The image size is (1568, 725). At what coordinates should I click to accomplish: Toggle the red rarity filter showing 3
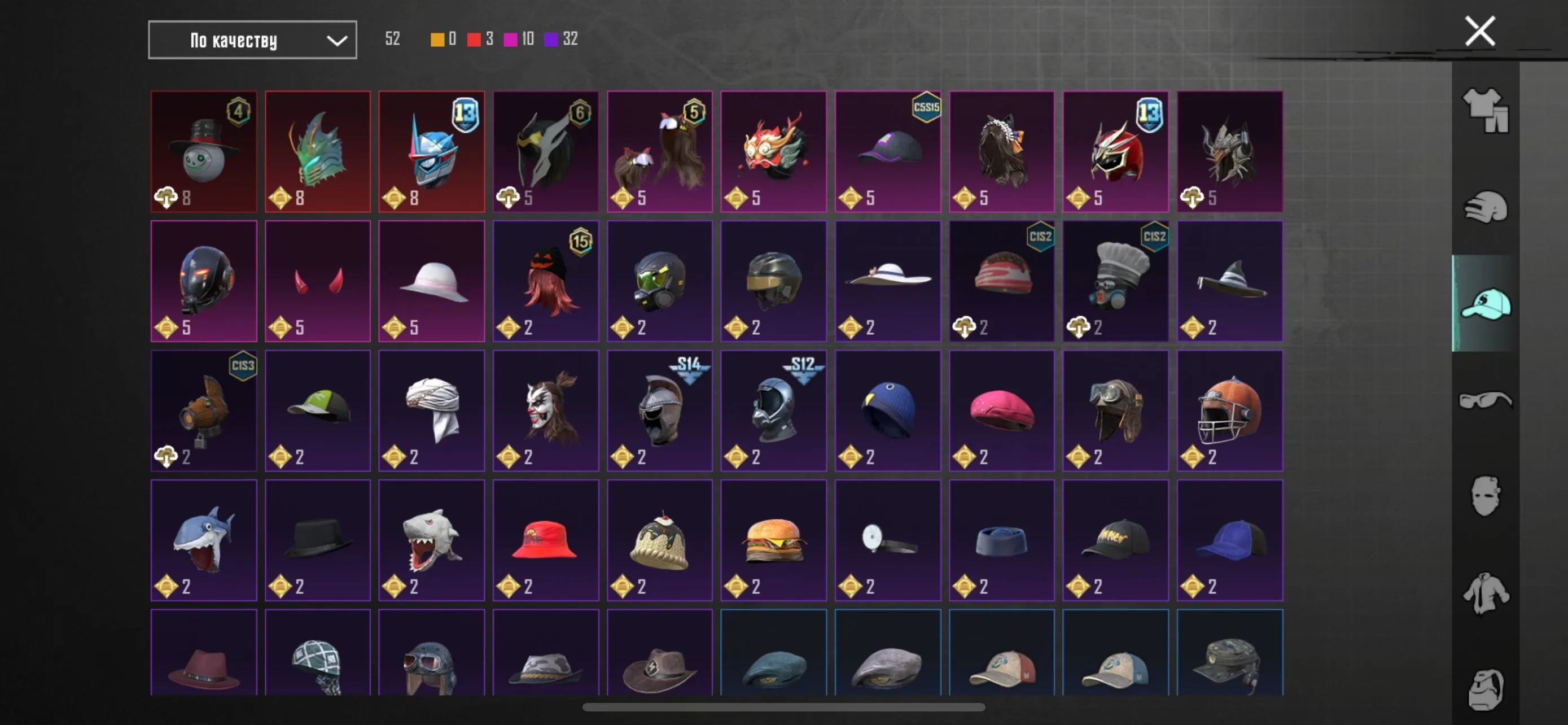click(x=481, y=39)
